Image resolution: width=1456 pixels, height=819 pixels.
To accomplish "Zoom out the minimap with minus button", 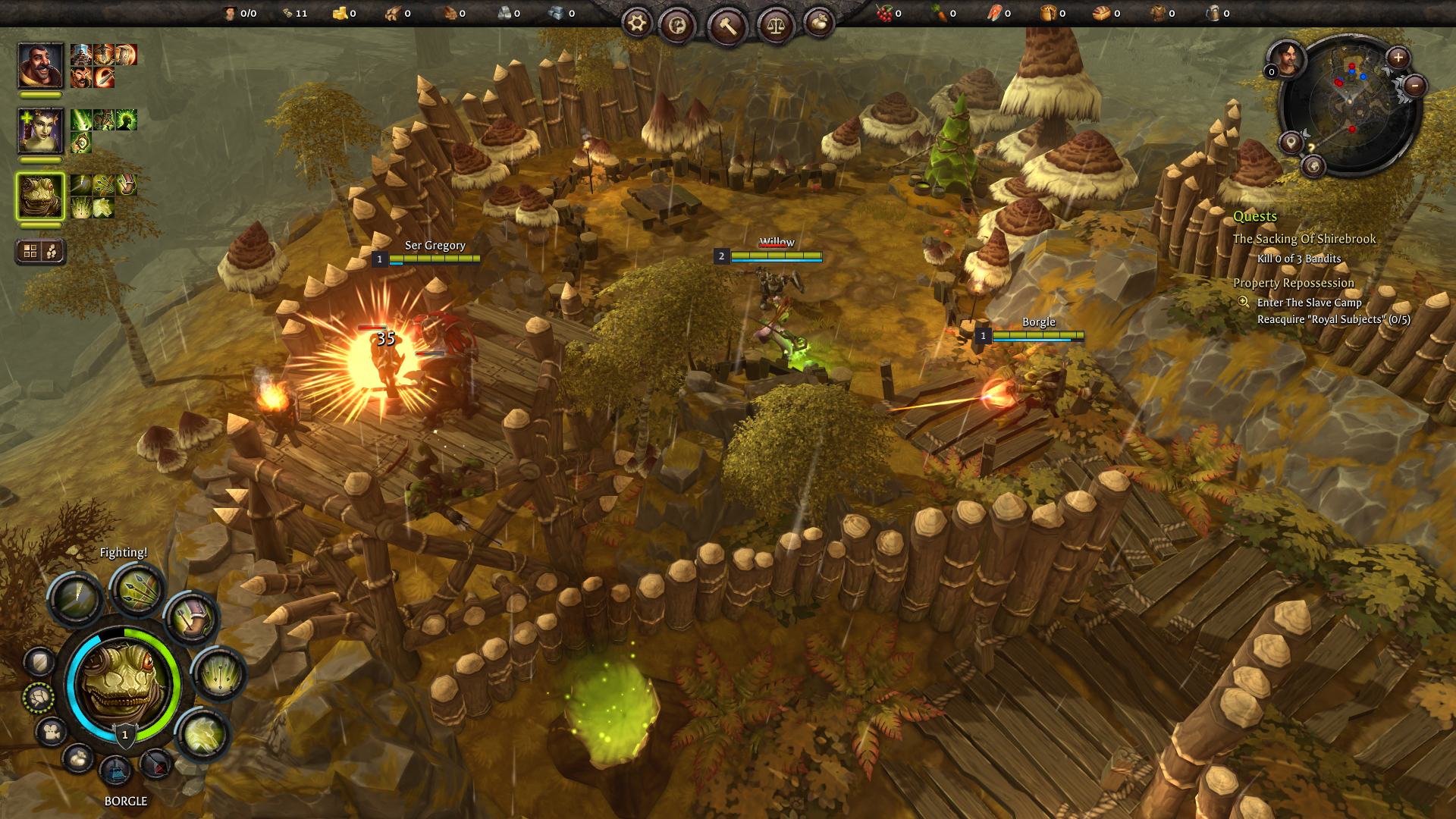I will (x=1415, y=86).
